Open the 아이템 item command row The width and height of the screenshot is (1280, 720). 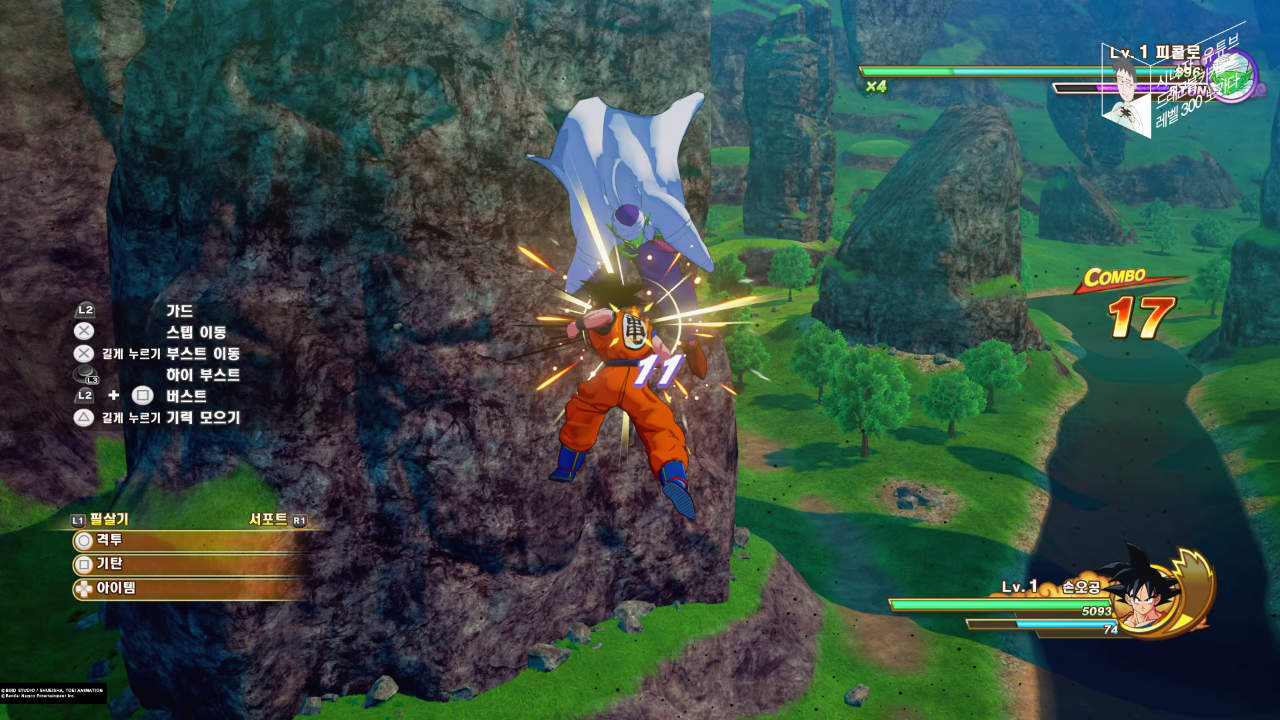pos(185,588)
